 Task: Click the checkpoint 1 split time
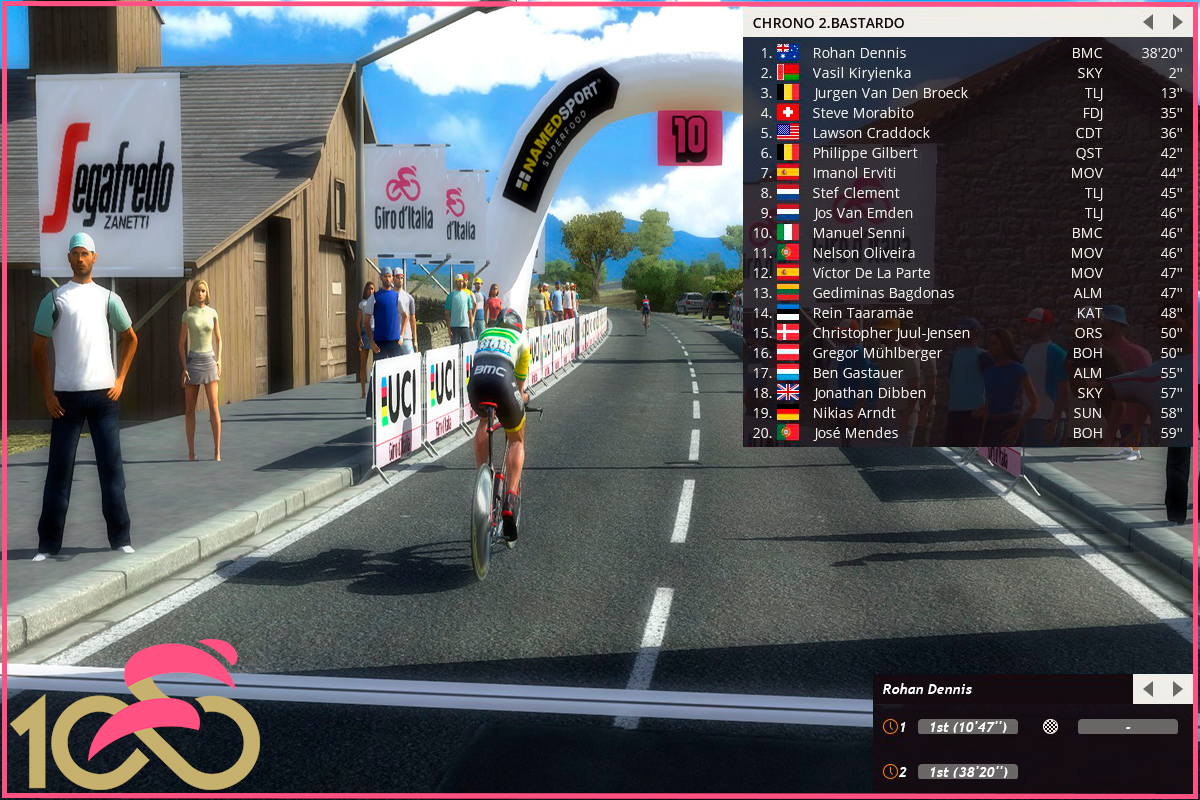click(967, 727)
